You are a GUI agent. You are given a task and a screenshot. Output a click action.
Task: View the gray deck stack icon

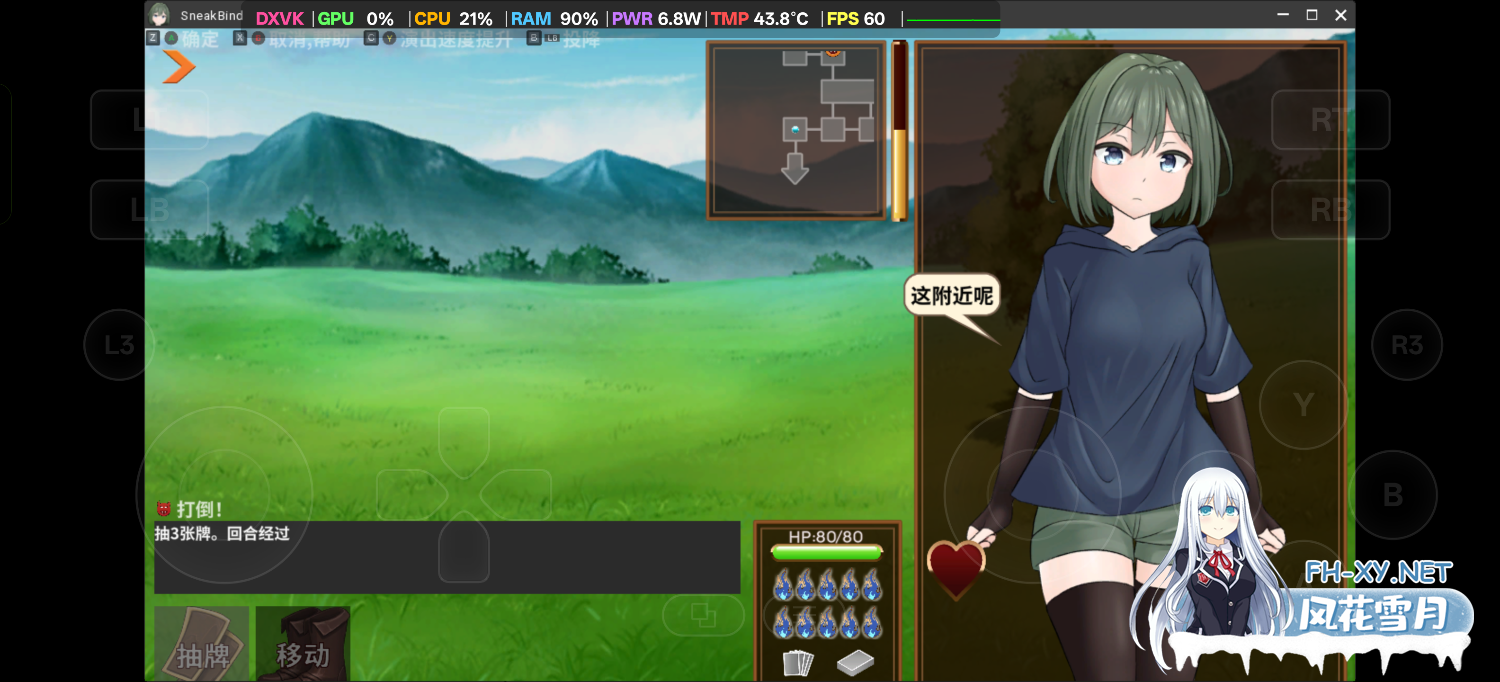tap(855, 662)
